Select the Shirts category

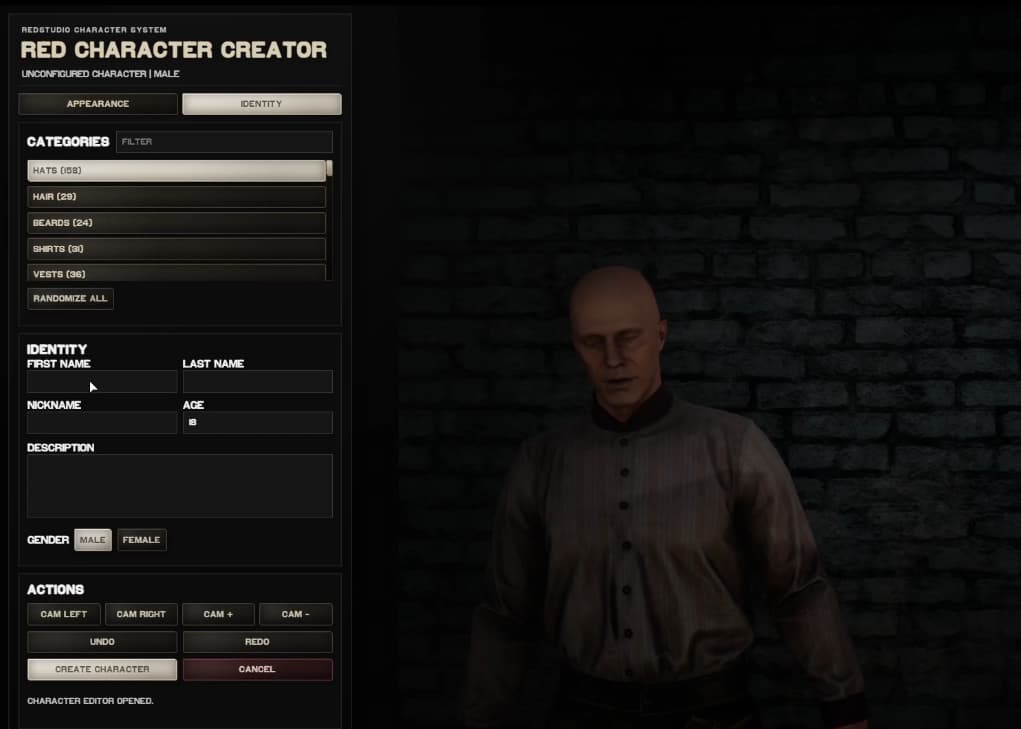pos(176,249)
